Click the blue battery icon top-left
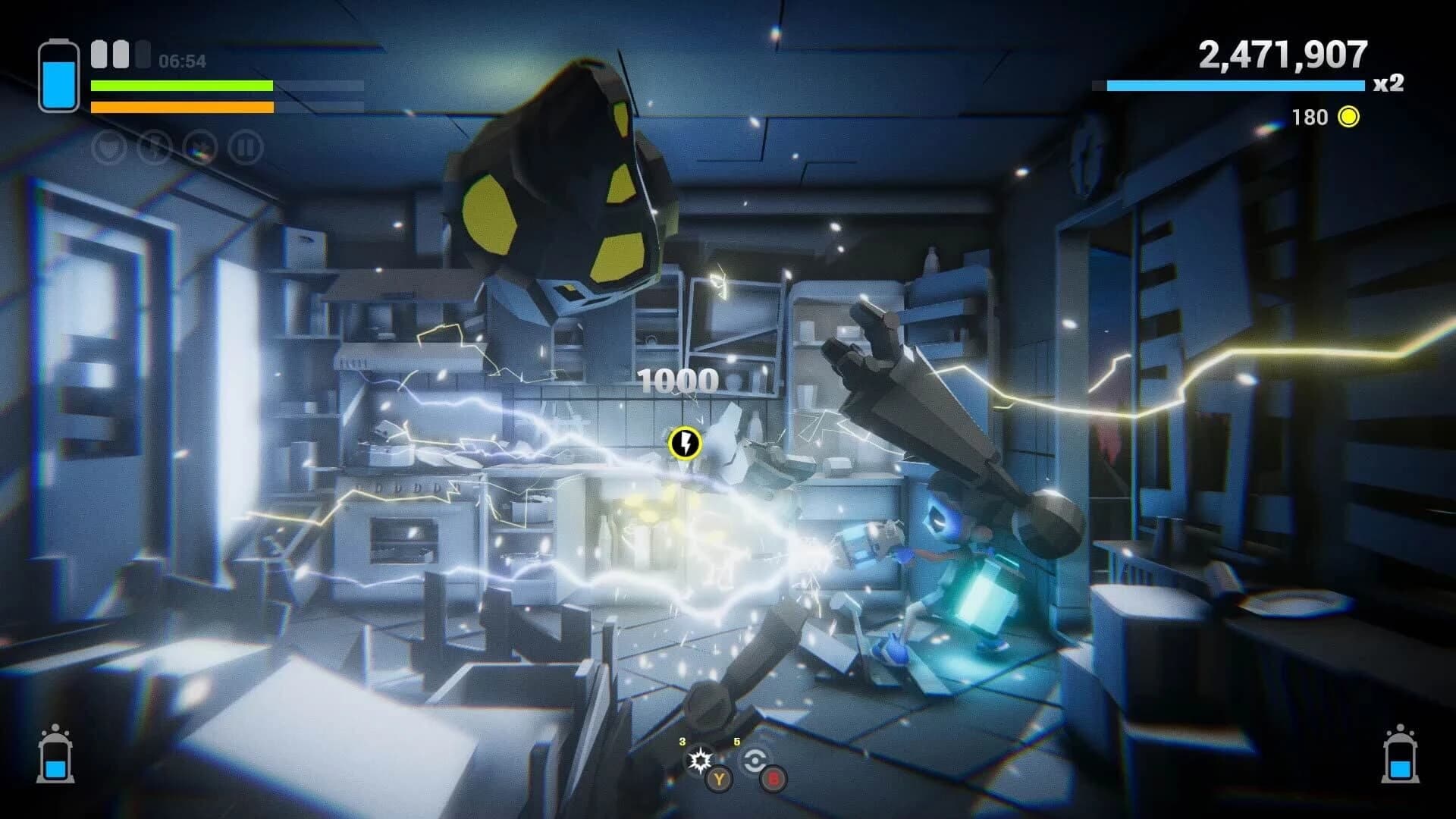This screenshot has width=1456, height=819. coord(59,76)
